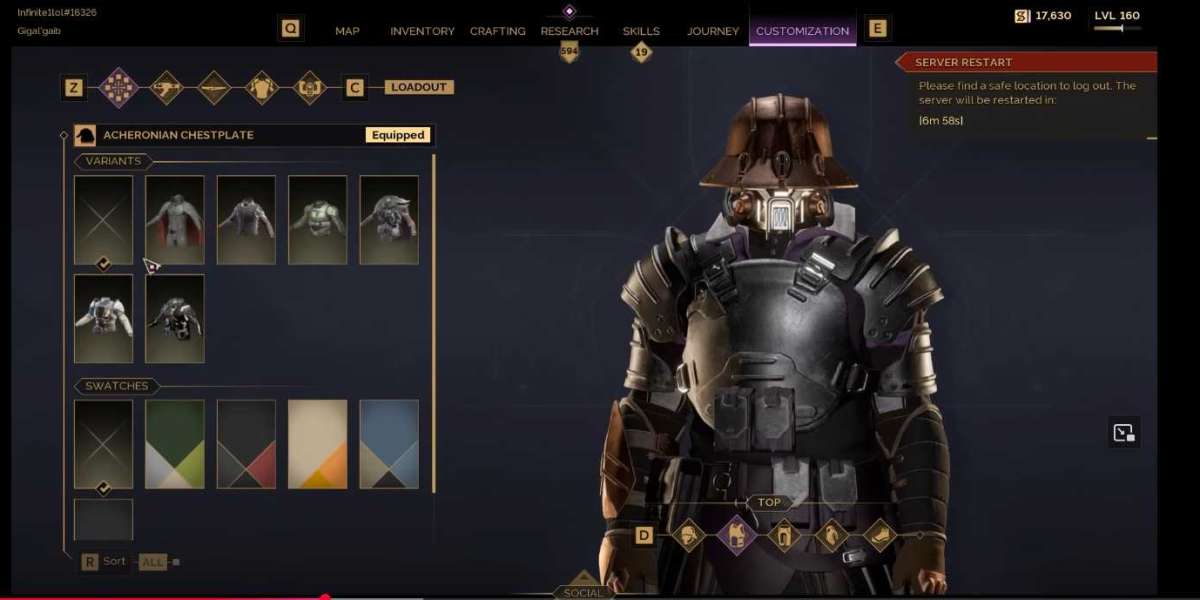Pick the green and white swatch
Image resolution: width=1200 pixels, height=600 pixels.
175,444
